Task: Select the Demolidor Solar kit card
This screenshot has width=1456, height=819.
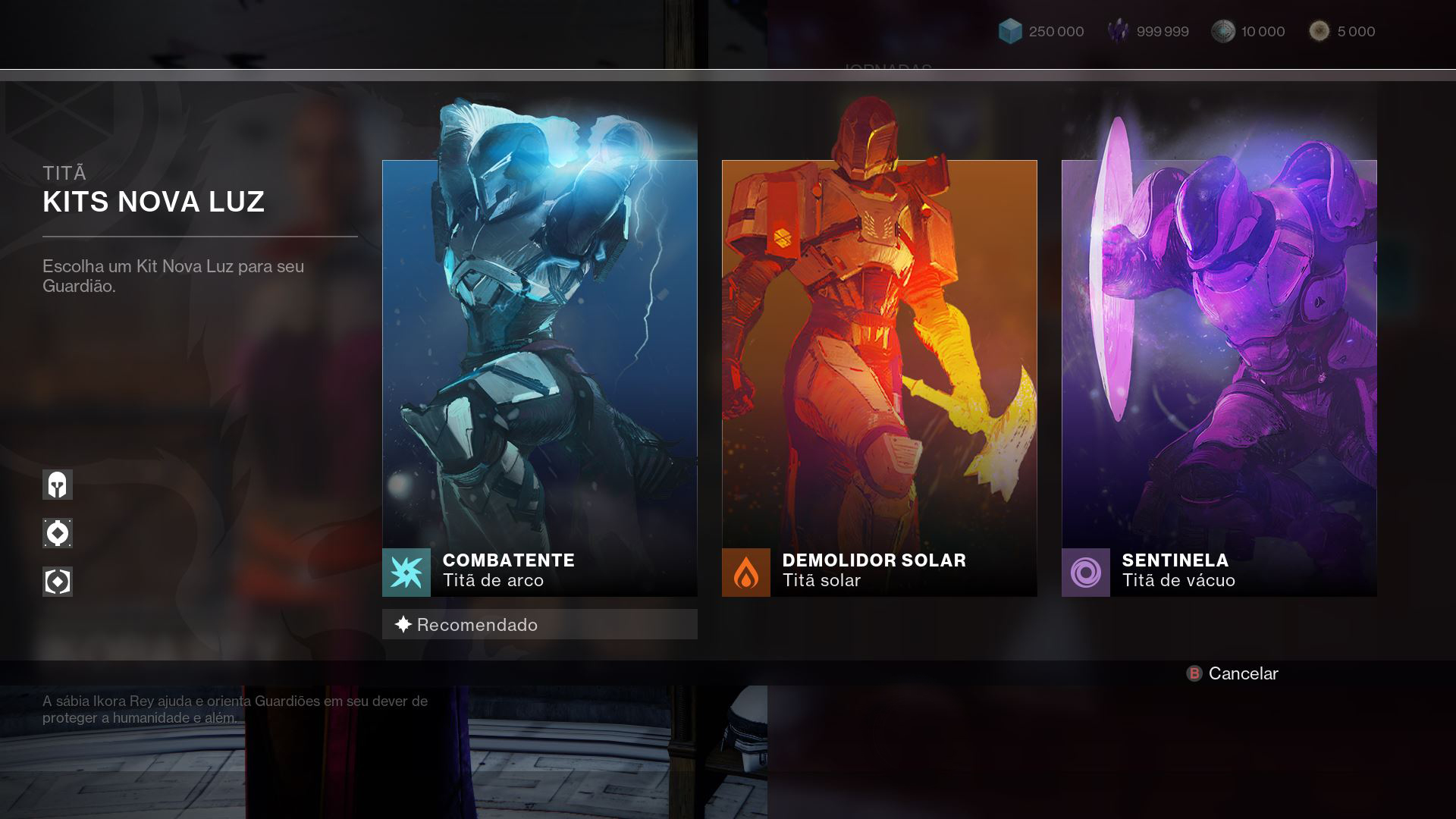Action: tap(879, 378)
